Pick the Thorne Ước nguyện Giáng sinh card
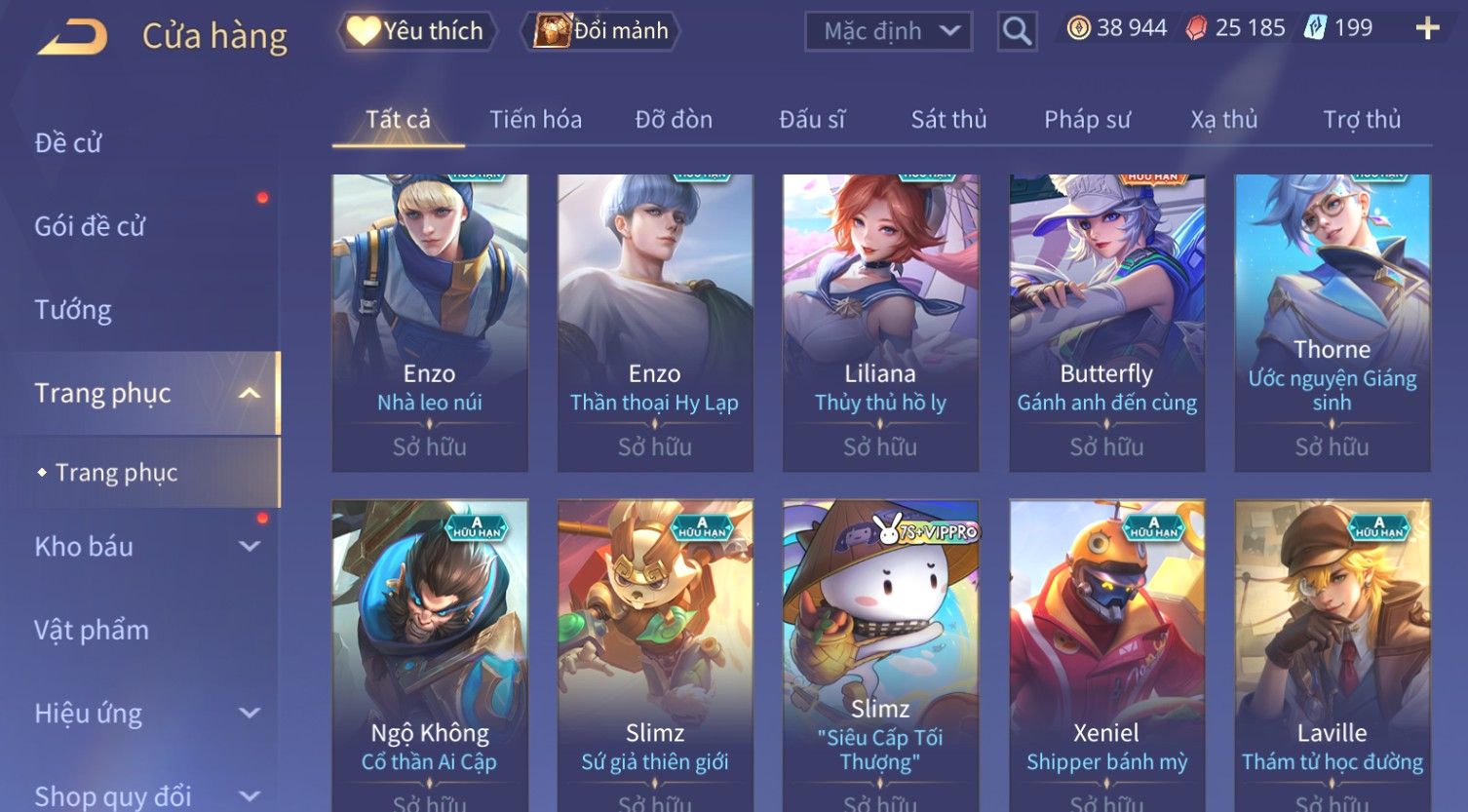This screenshot has width=1468, height=812. (x=1332, y=322)
